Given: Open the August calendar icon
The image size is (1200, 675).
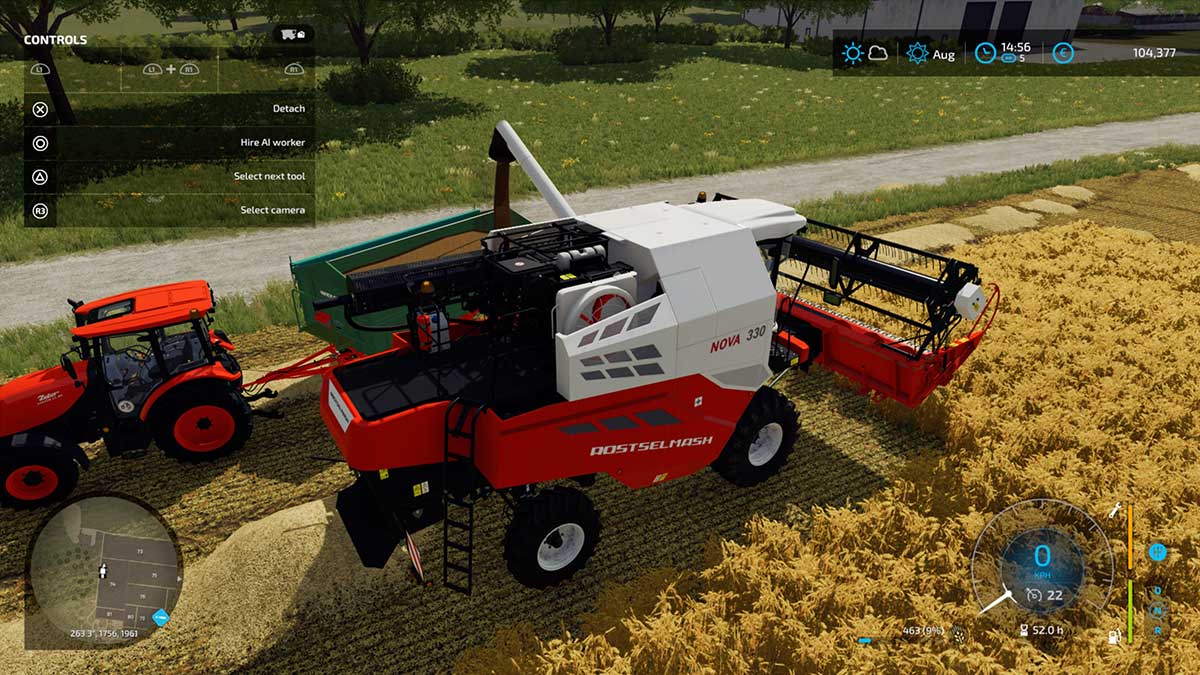Looking at the screenshot, I should tap(917, 54).
